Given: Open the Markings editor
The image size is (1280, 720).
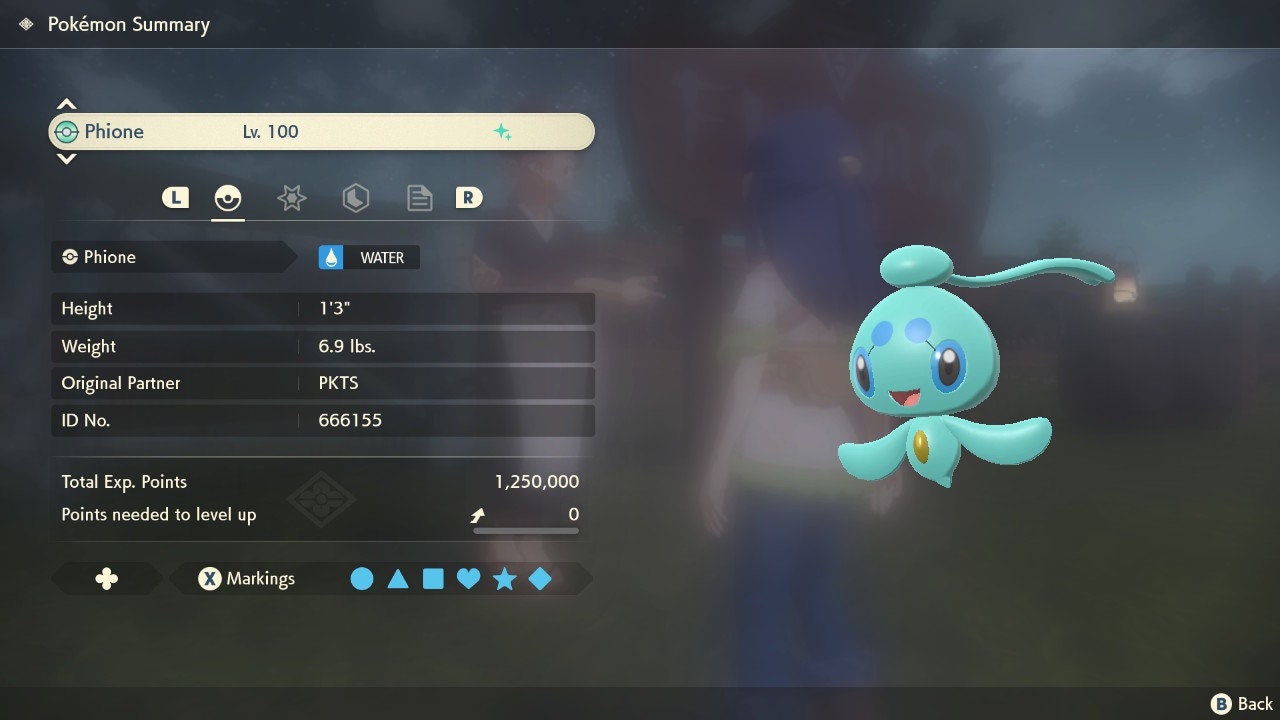Looking at the screenshot, I should coord(246,579).
